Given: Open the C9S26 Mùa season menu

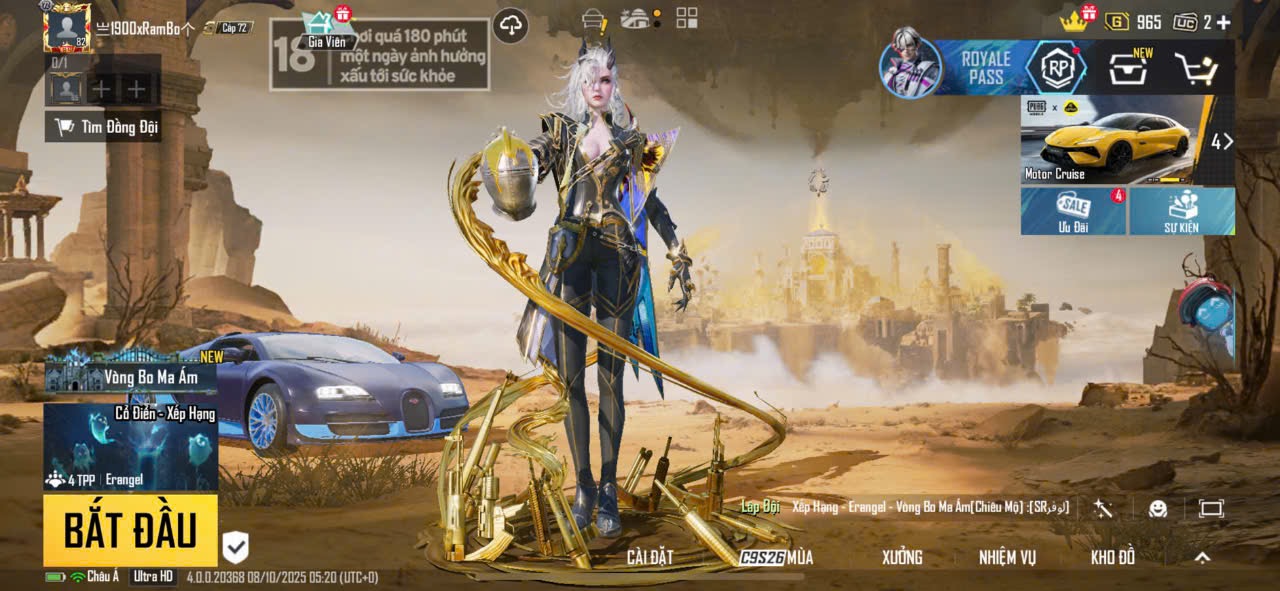Looking at the screenshot, I should click(x=777, y=558).
